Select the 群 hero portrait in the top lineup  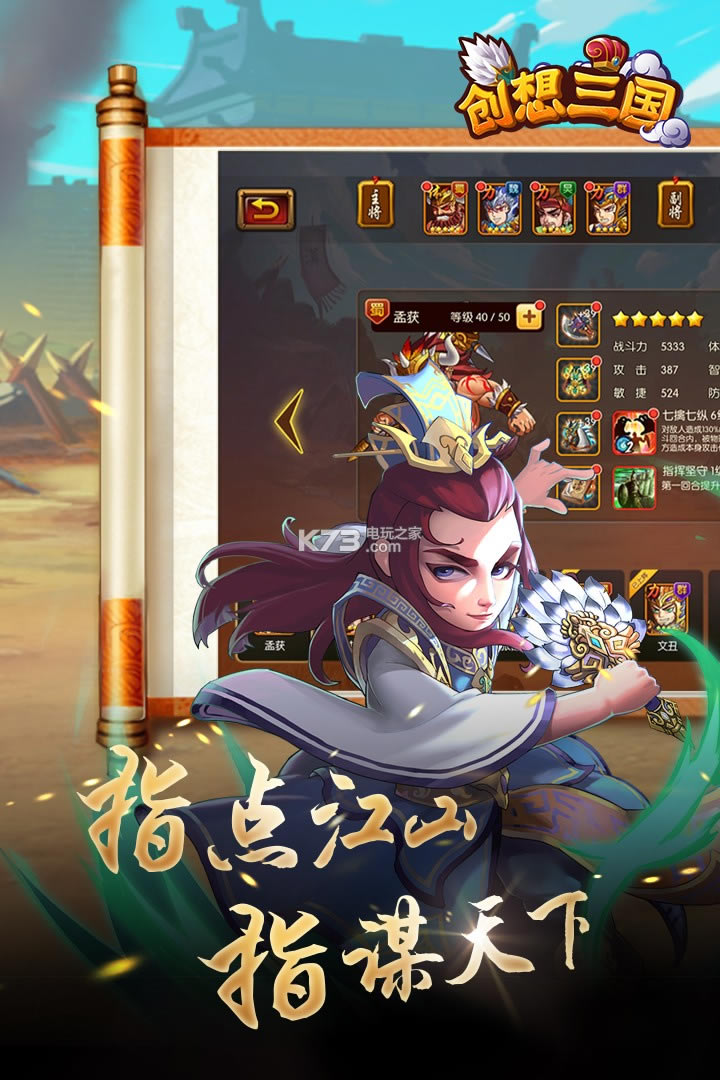(x=607, y=208)
